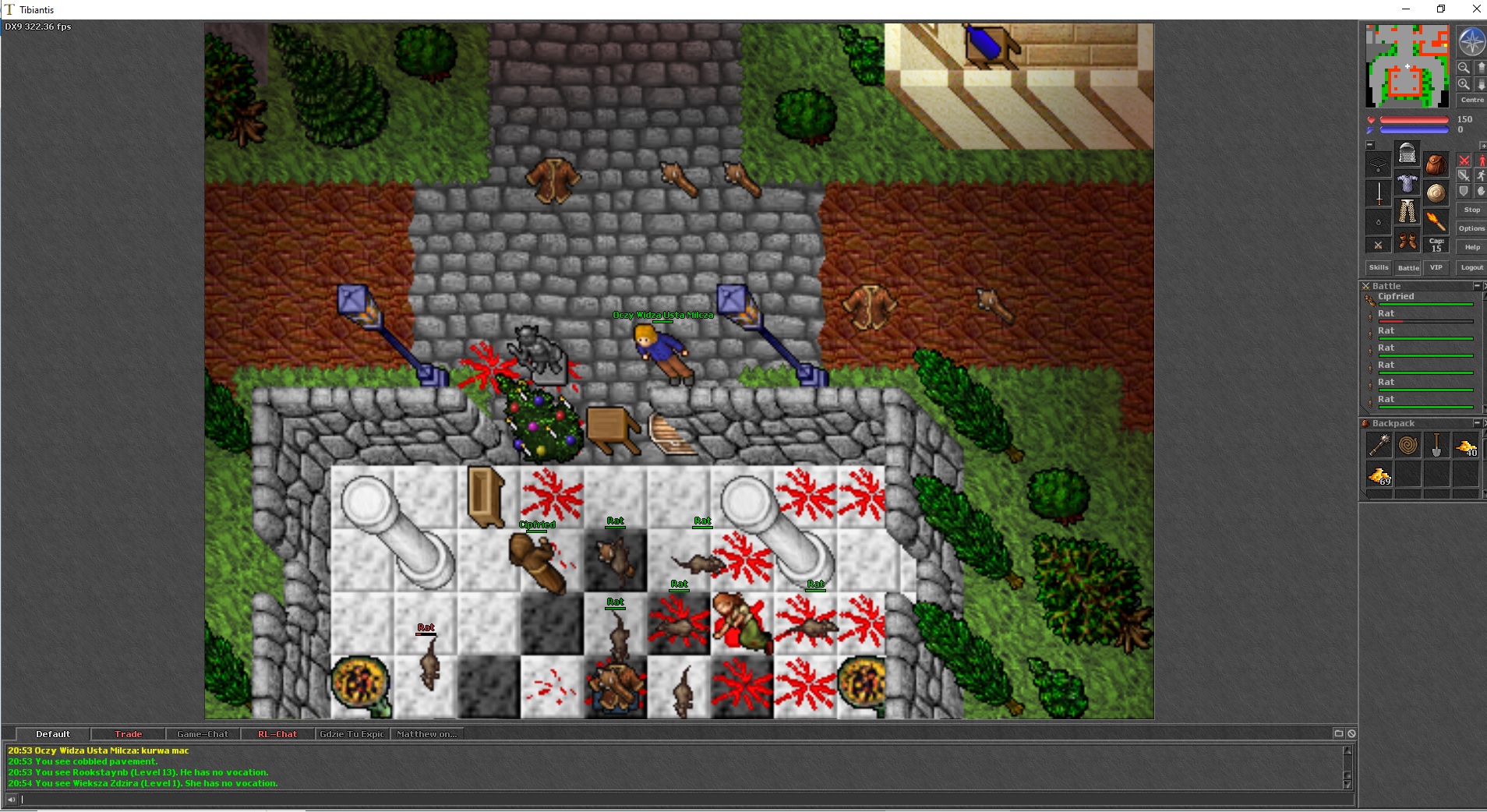Centre the minimap view

[1471, 100]
